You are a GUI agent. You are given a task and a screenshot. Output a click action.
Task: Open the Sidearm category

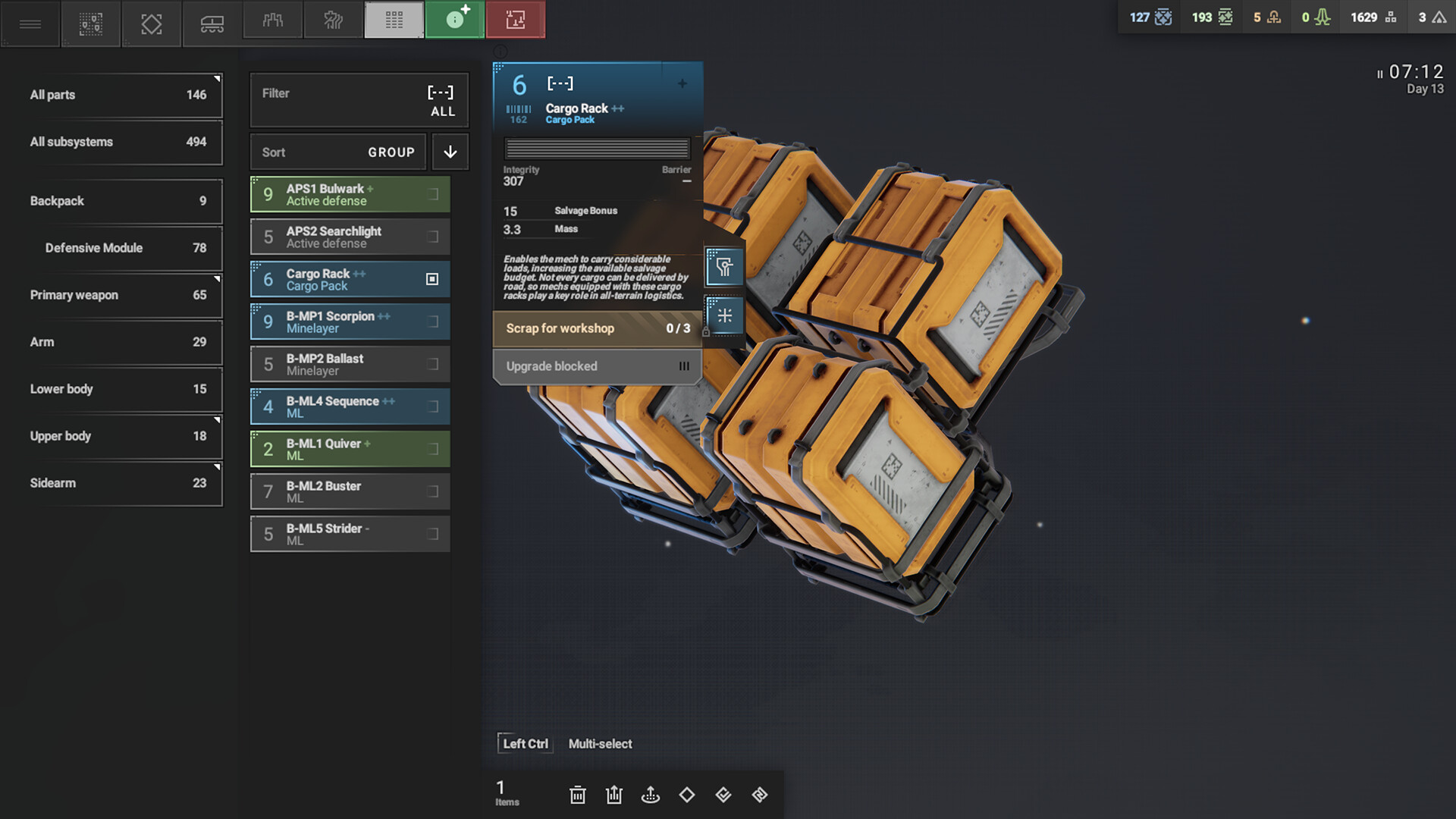tap(121, 483)
